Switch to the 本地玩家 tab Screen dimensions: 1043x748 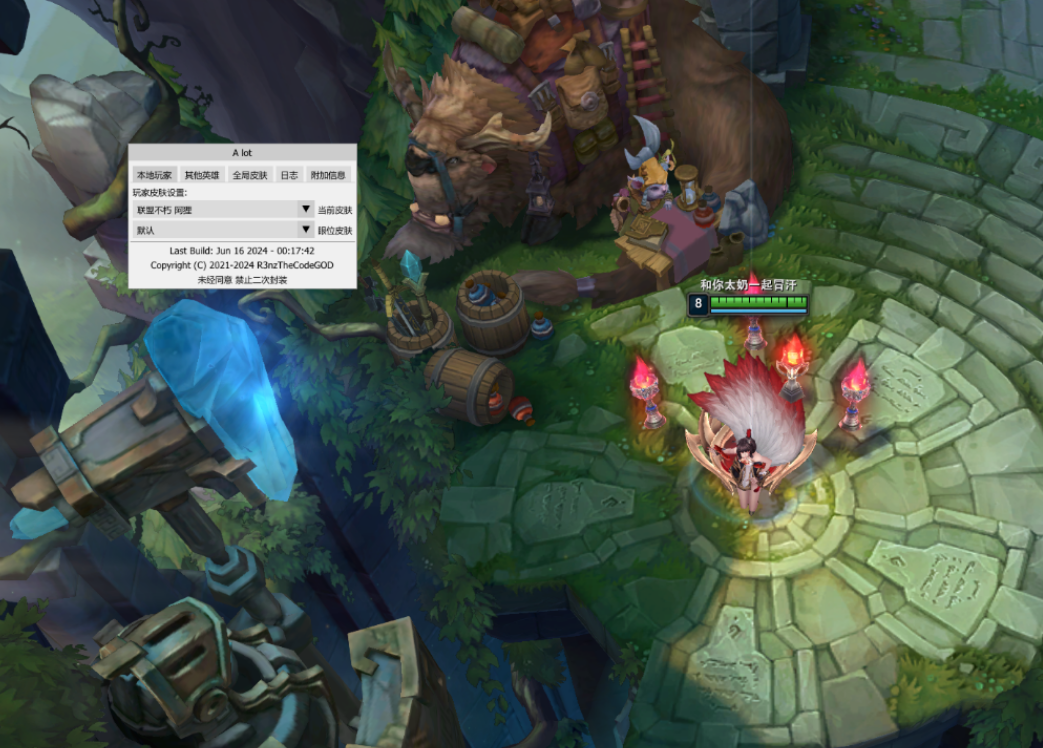tap(155, 175)
